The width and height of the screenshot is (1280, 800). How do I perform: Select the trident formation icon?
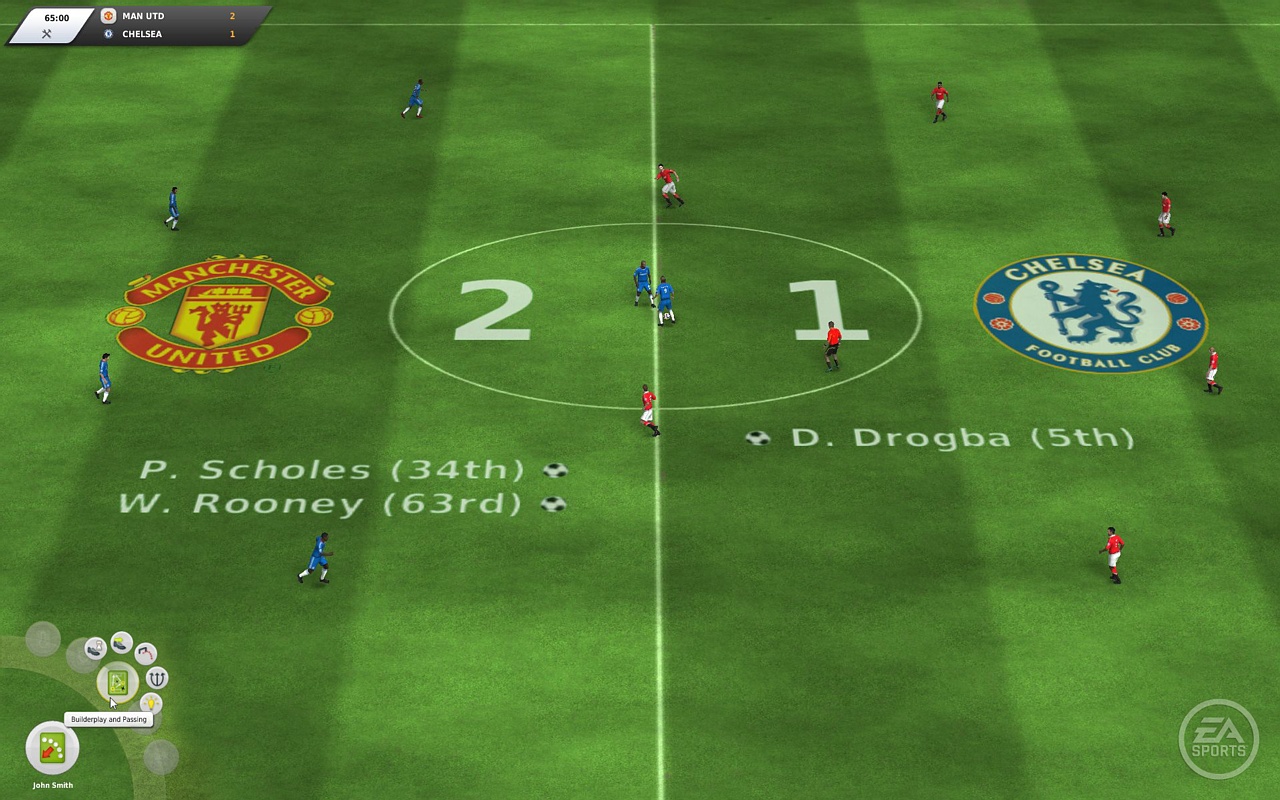156,677
